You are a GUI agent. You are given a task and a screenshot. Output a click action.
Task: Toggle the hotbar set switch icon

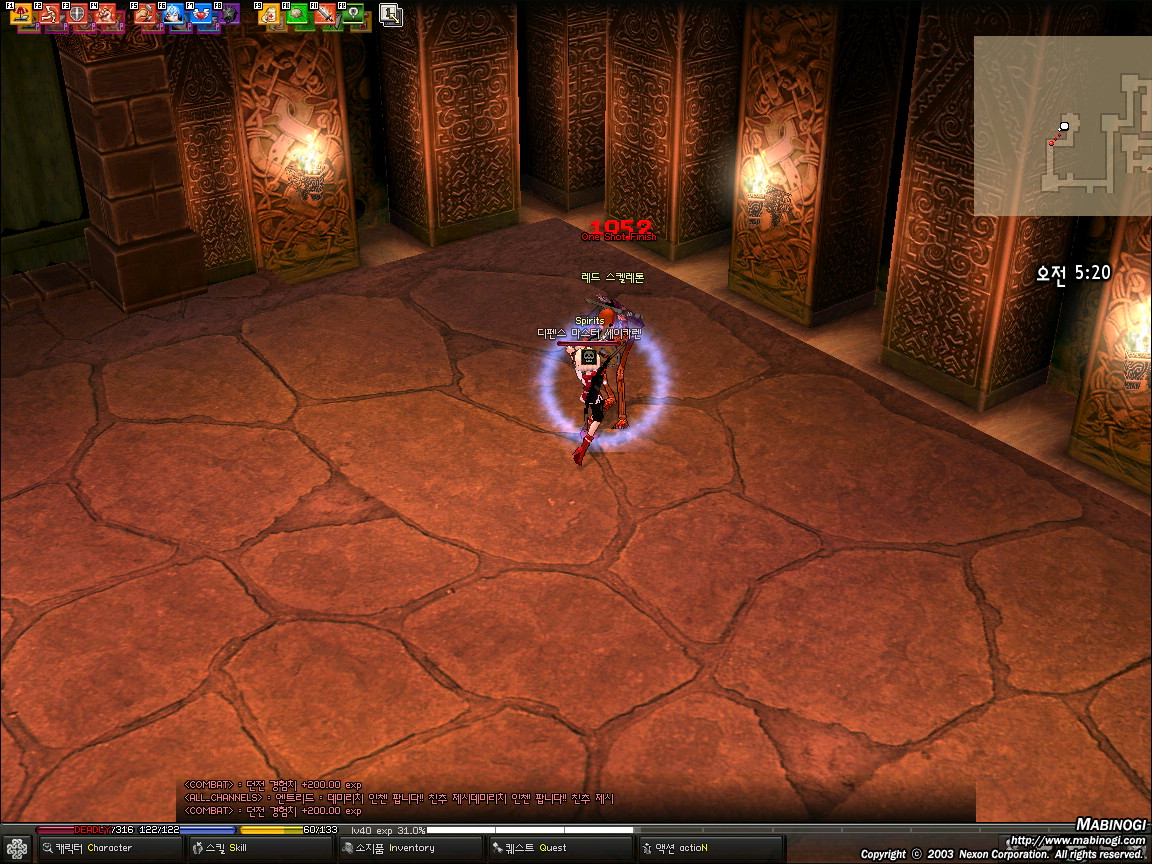(390, 14)
